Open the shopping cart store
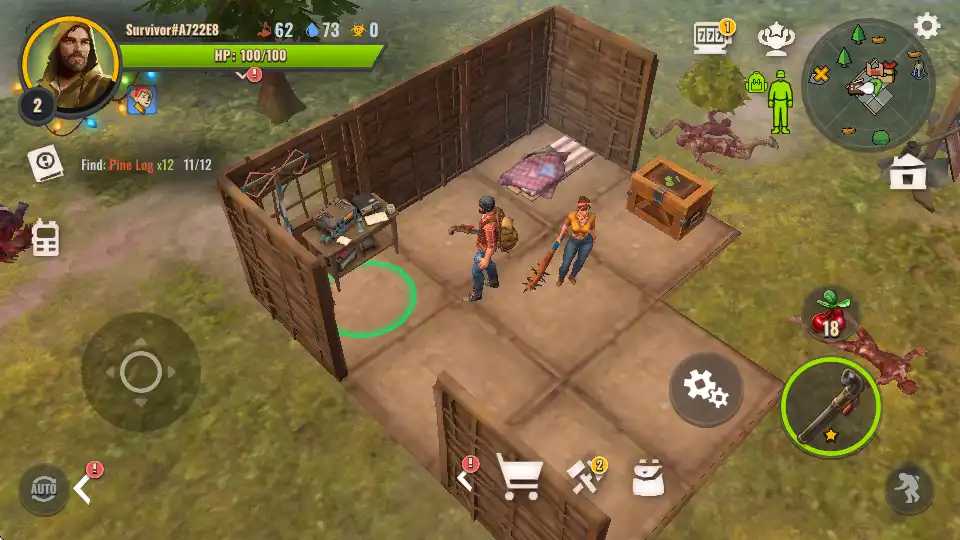This screenshot has height=540, width=960. pyautogui.click(x=520, y=478)
